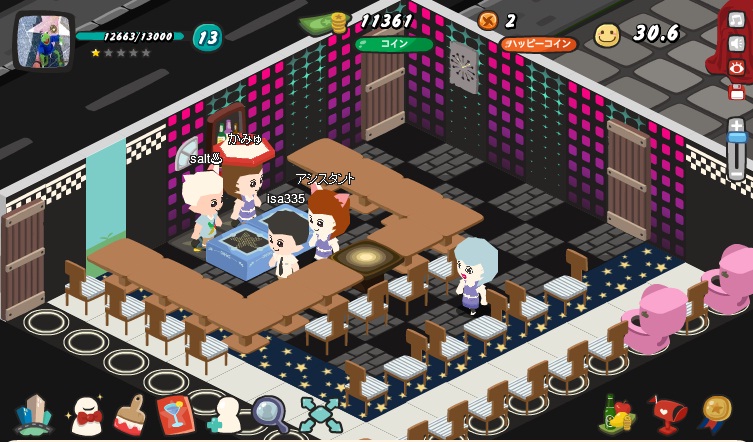
Task: Toggle the sound effects speaker button
Action: click(737, 43)
